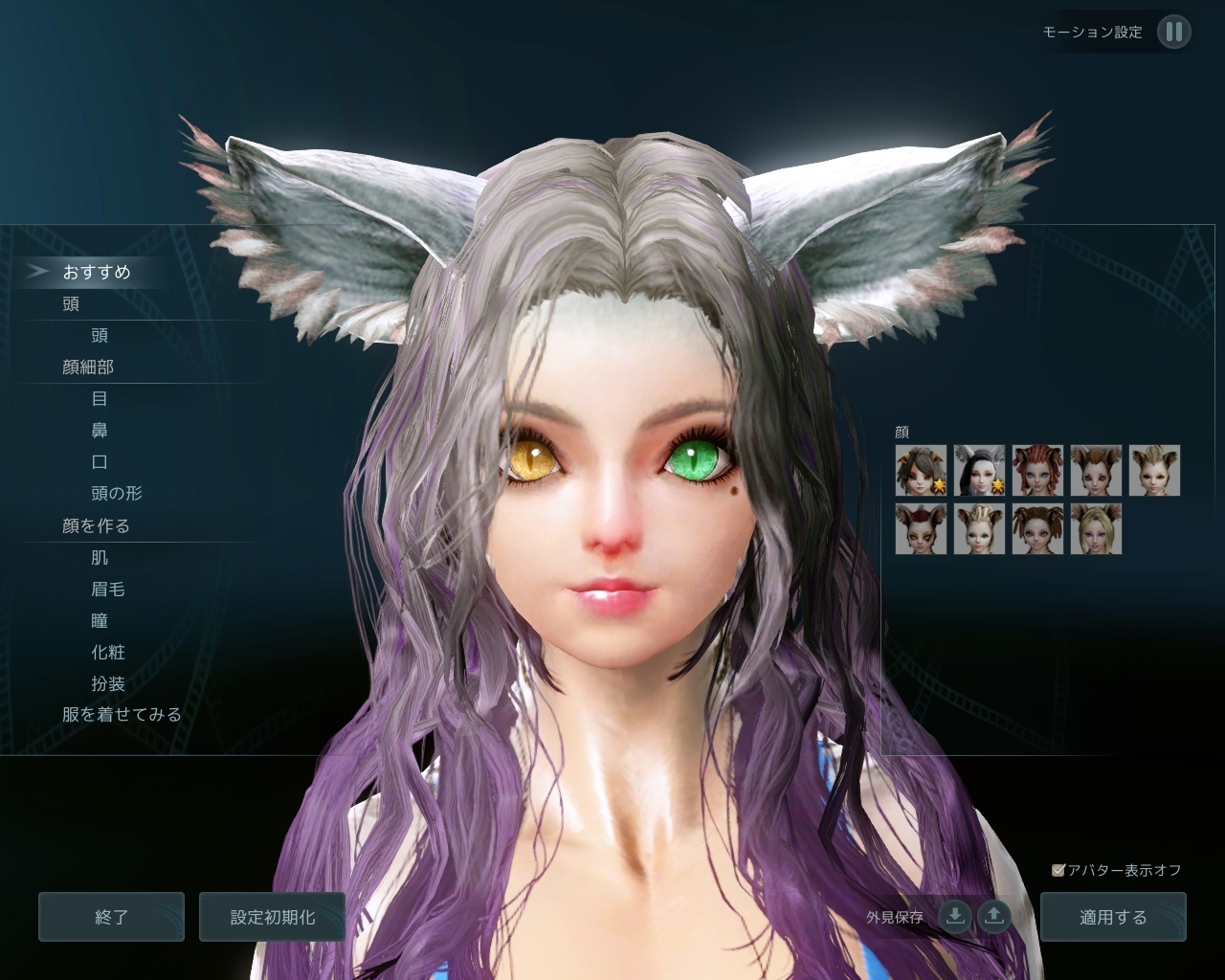Select the おすすめ menu item
The width and height of the screenshot is (1225, 980).
pyautogui.click(x=98, y=272)
